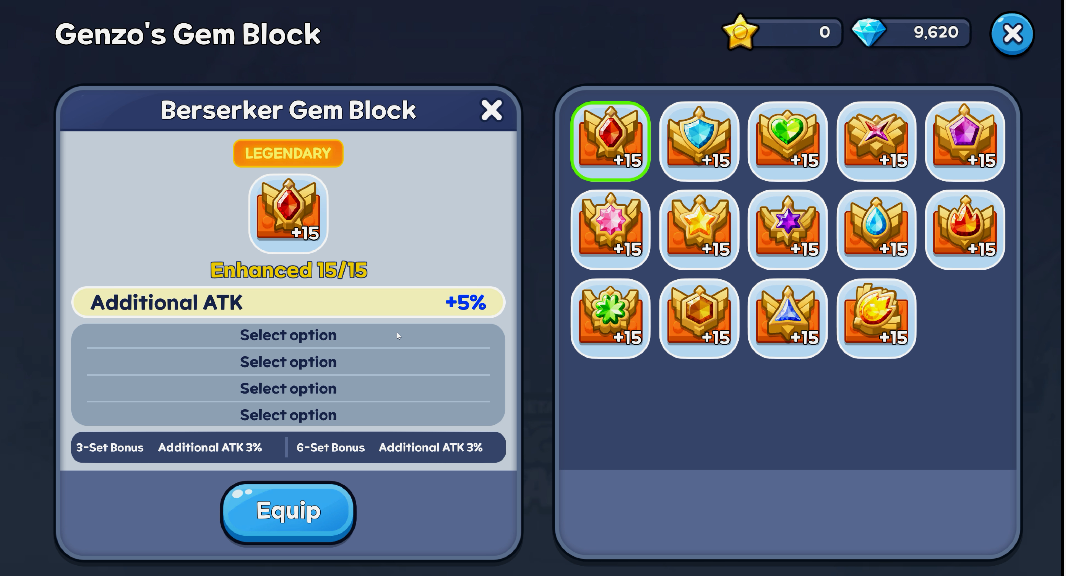Choose the pink sunburst gem block
Image resolution: width=1066 pixels, height=576 pixels.
(x=610, y=230)
